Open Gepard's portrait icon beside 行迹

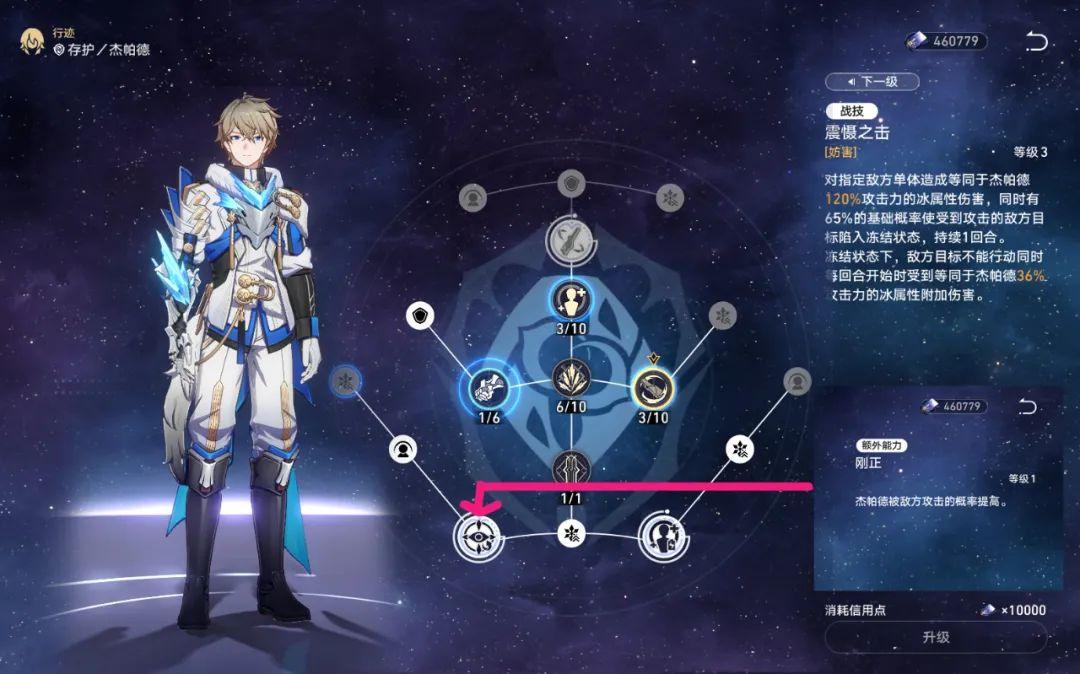33,43
